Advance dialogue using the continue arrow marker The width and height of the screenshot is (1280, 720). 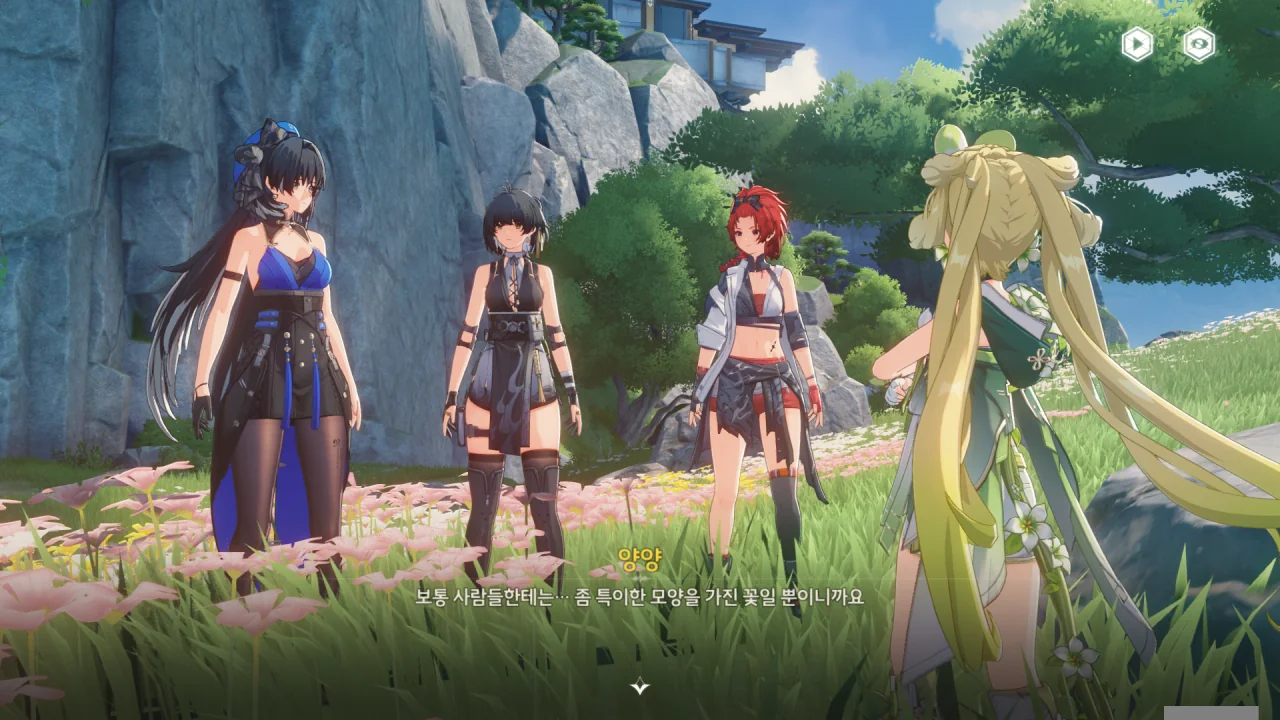click(x=640, y=686)
